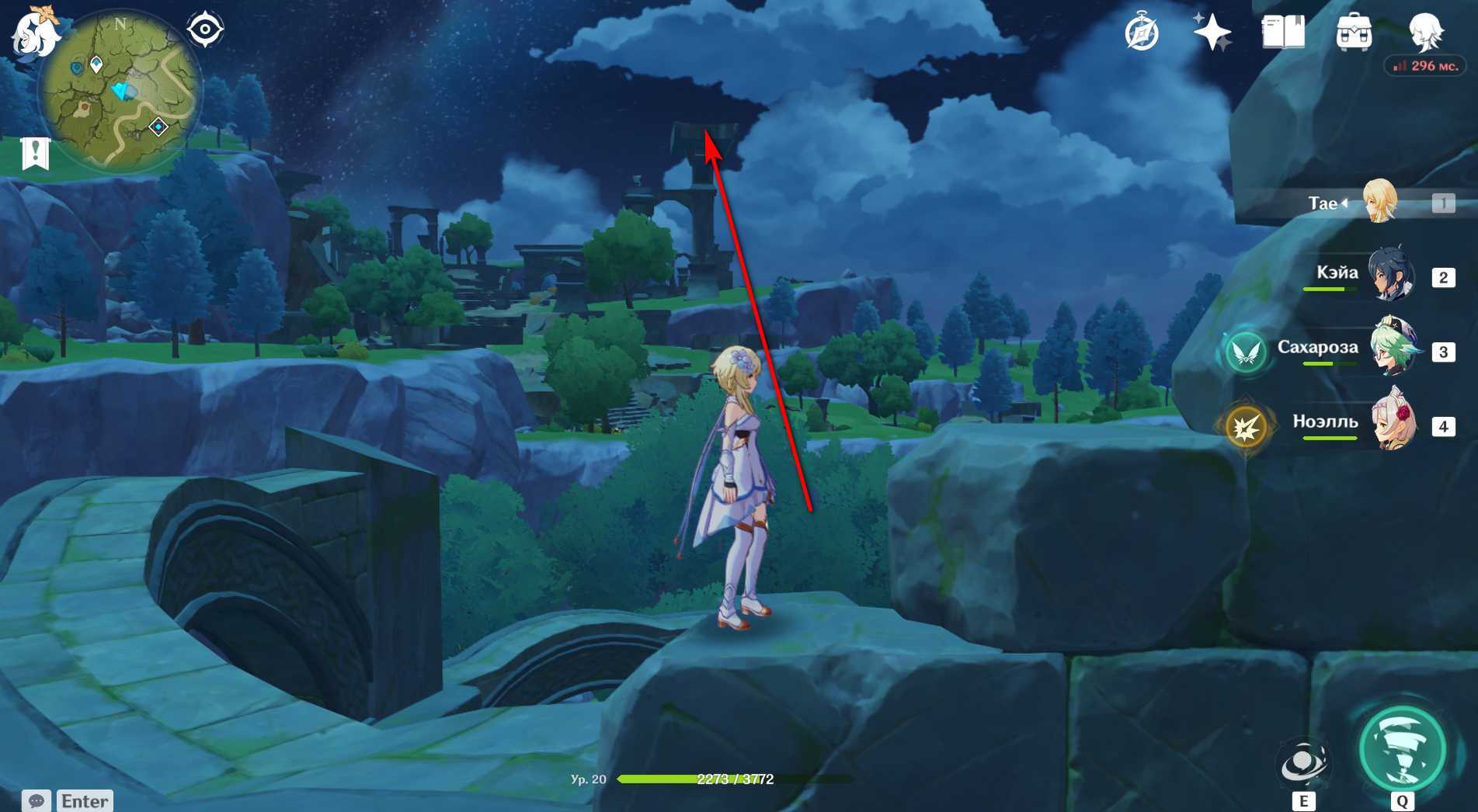Open the adventurer handbook book icon
Image resolution: width=1478 pixels, height=812 pixels.
[x=1283, y=33]
